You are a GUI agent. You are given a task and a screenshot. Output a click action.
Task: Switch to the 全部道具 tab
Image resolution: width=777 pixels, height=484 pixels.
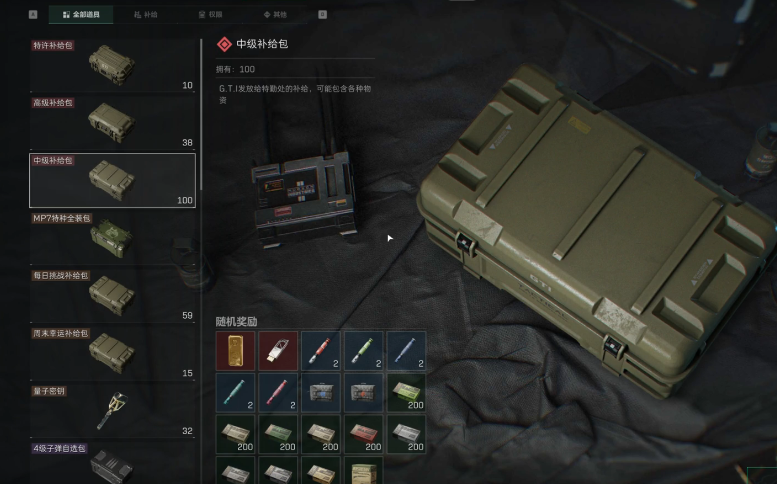[x=80, y=15]
